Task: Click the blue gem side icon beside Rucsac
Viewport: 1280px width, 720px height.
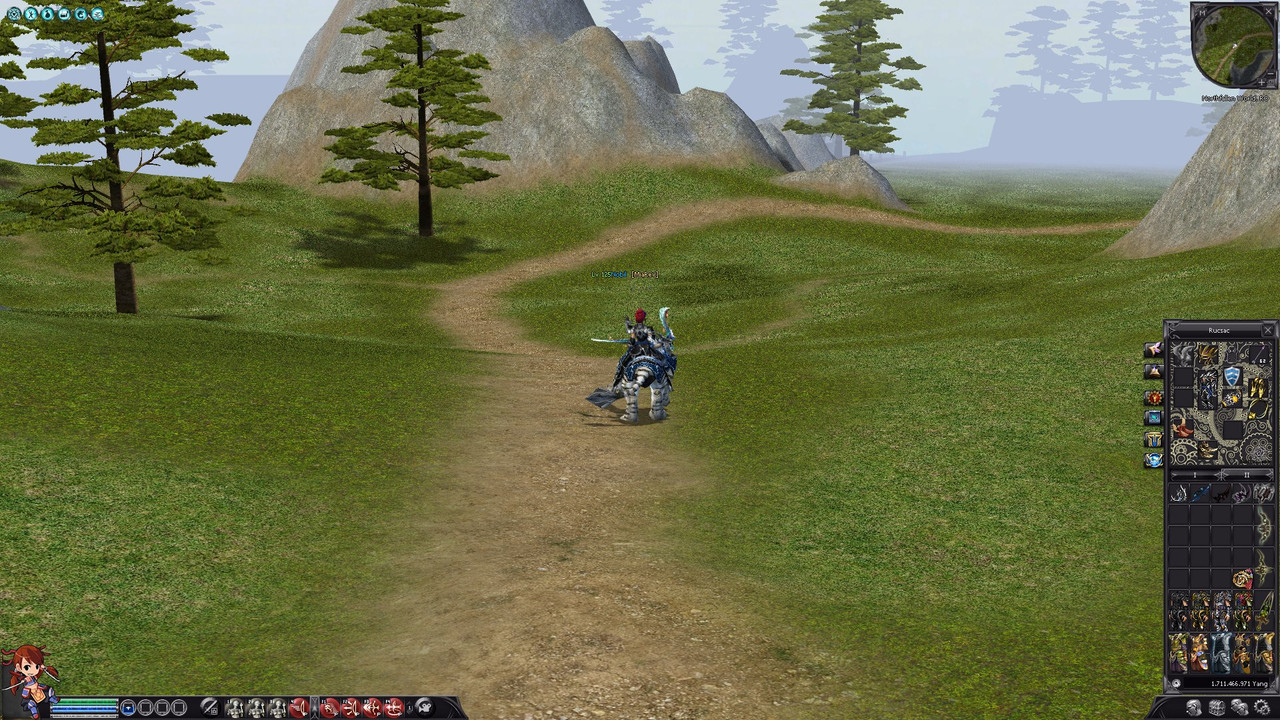Action: pyautogui.click(x=1154, y=417)
